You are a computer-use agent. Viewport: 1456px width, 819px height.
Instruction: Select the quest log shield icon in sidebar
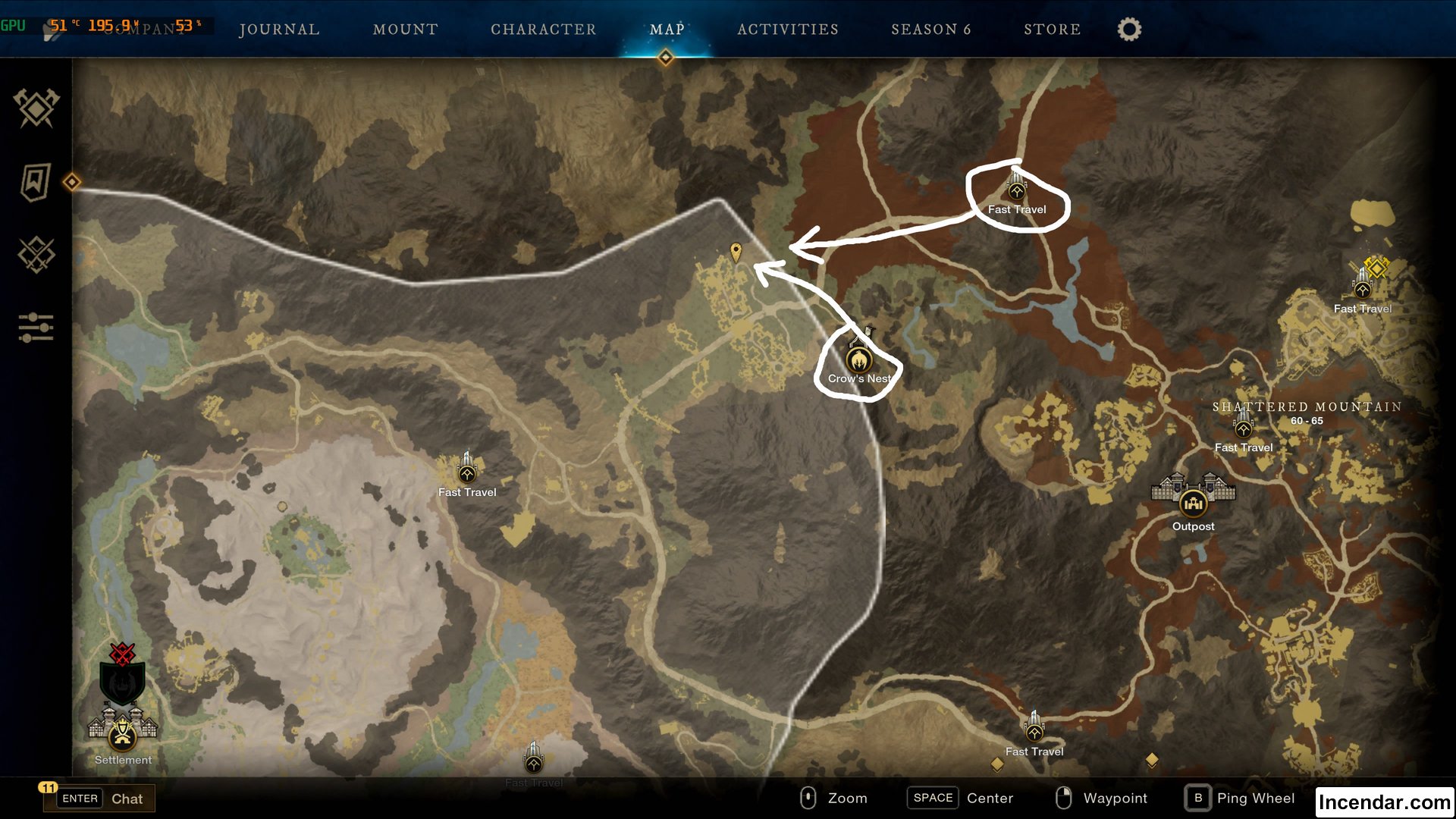tap(34, 182)
